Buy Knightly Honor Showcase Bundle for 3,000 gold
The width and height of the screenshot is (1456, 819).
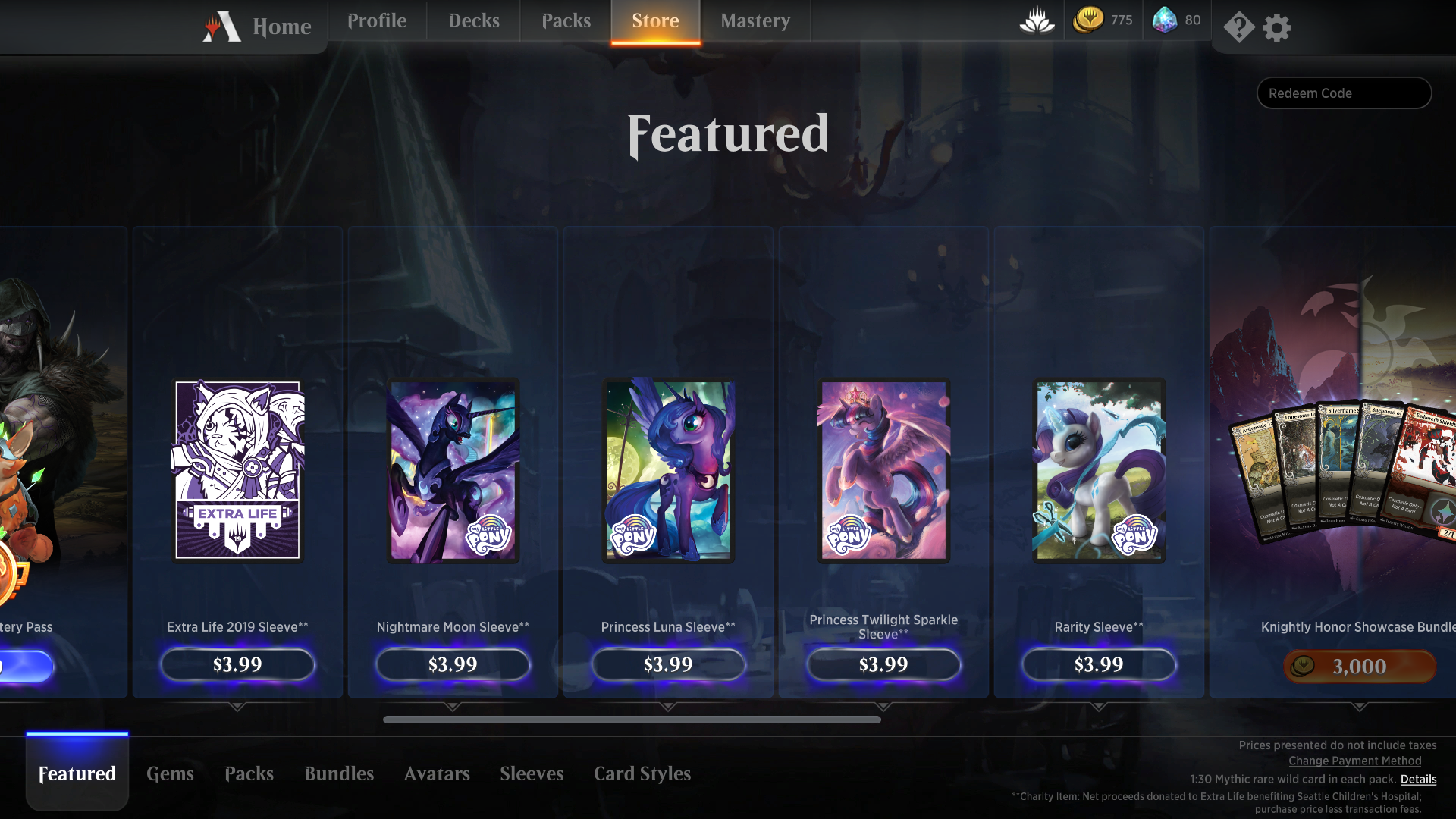pos(1359,667)
